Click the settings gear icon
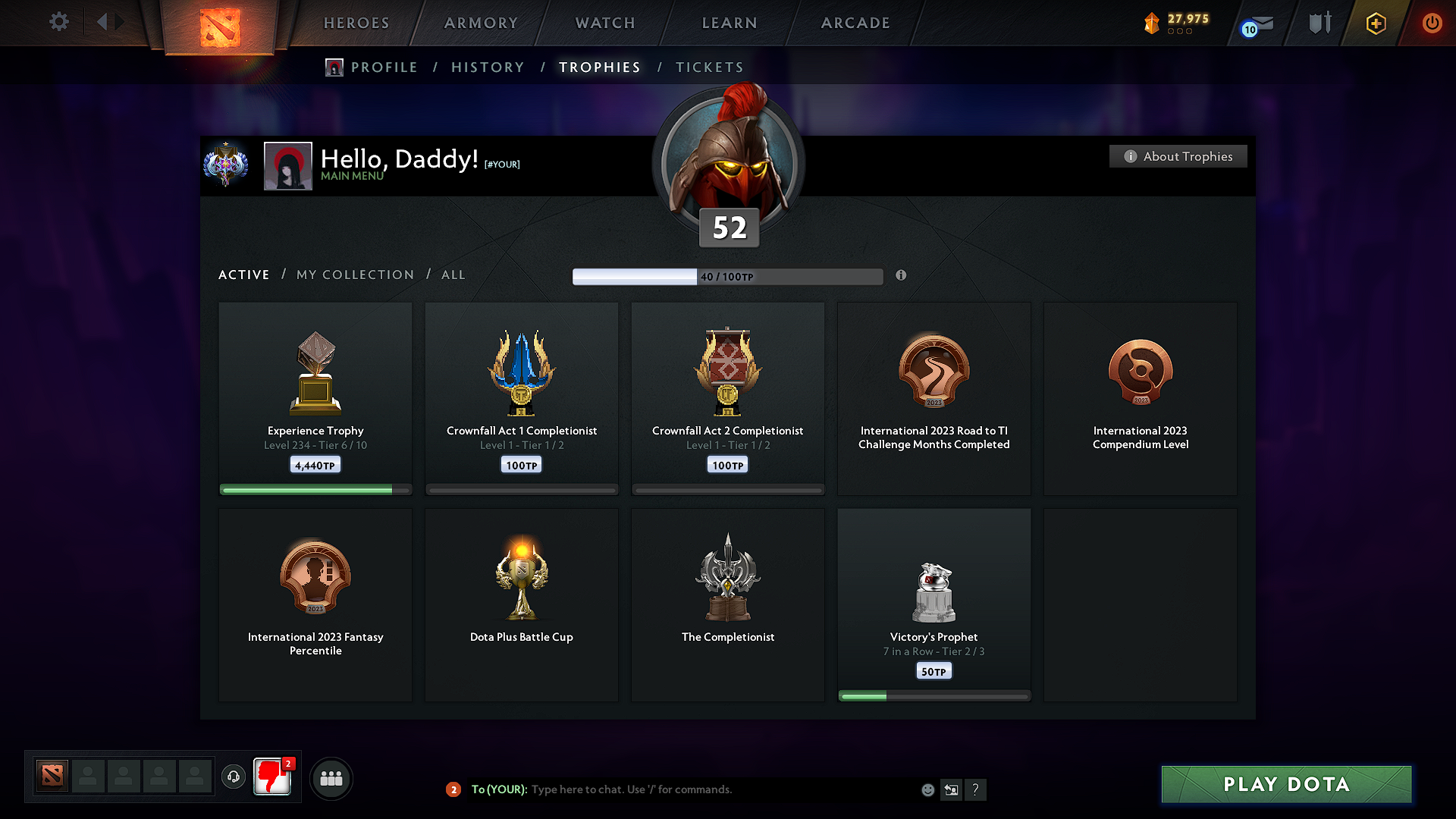 (58, 22)
